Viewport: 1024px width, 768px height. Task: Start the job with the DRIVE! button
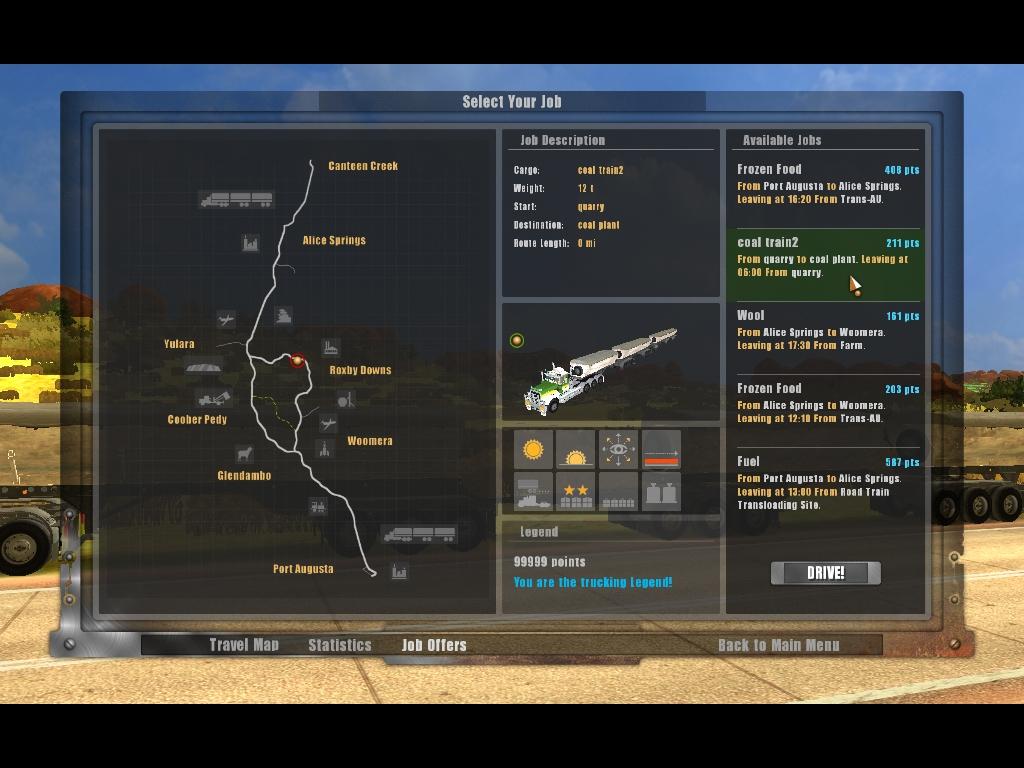[825, 573]
